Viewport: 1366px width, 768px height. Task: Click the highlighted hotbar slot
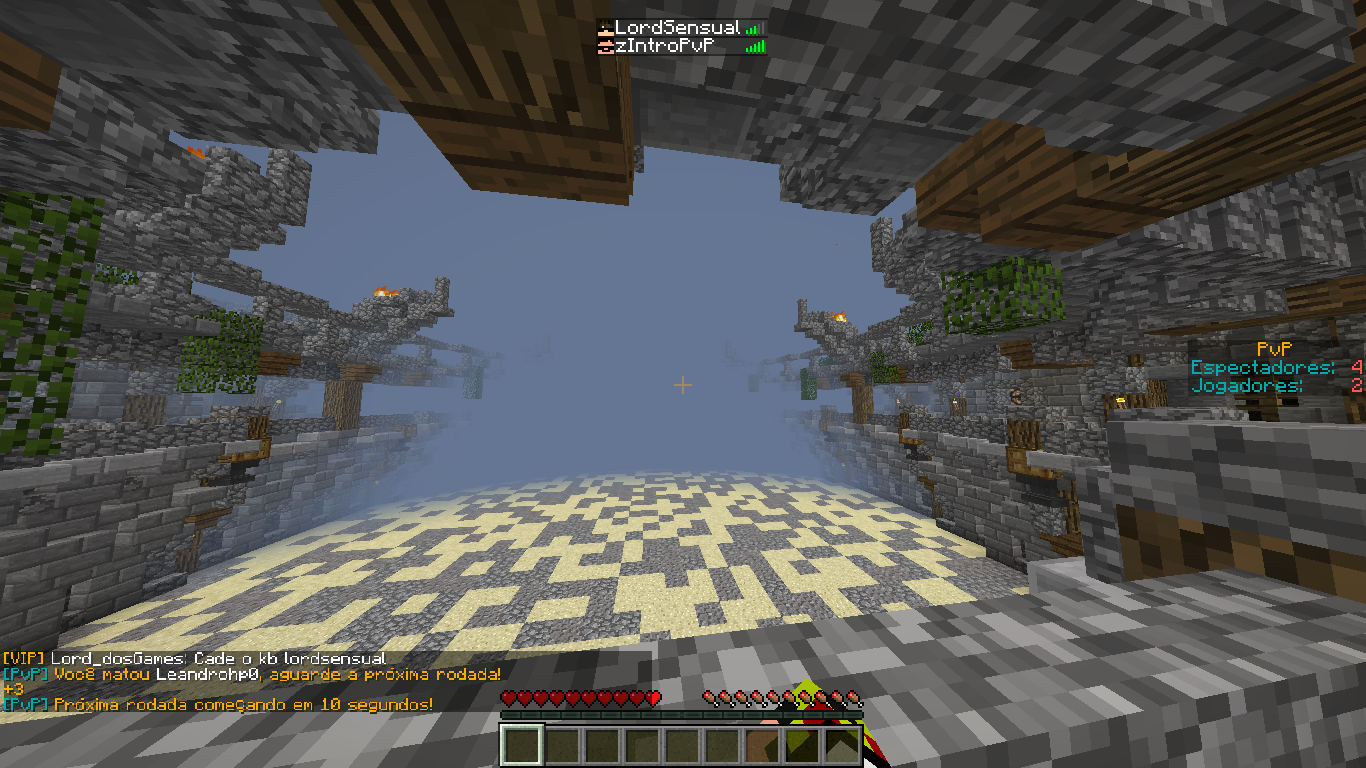[x=522, y=746]
